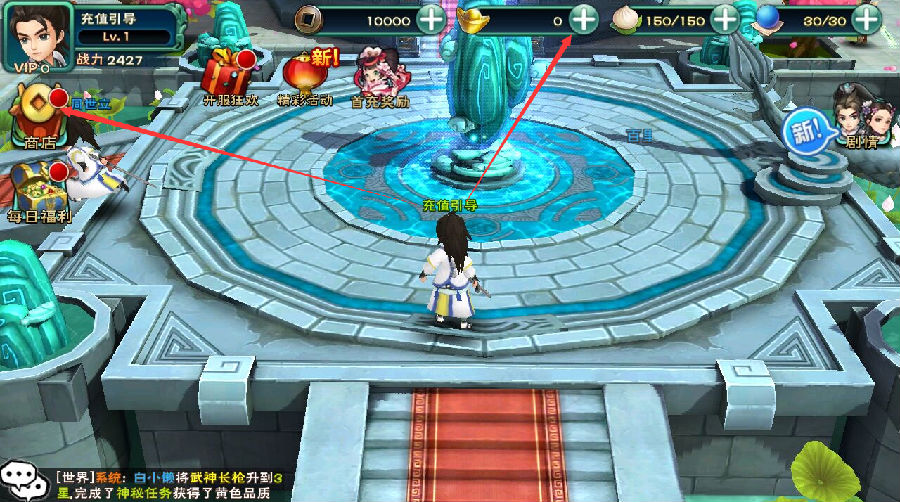Add more copper coins with the plus button
Image resolution: width=900 pixels, height=502 pixels.
pyautogui.click(x=431, y=19)
